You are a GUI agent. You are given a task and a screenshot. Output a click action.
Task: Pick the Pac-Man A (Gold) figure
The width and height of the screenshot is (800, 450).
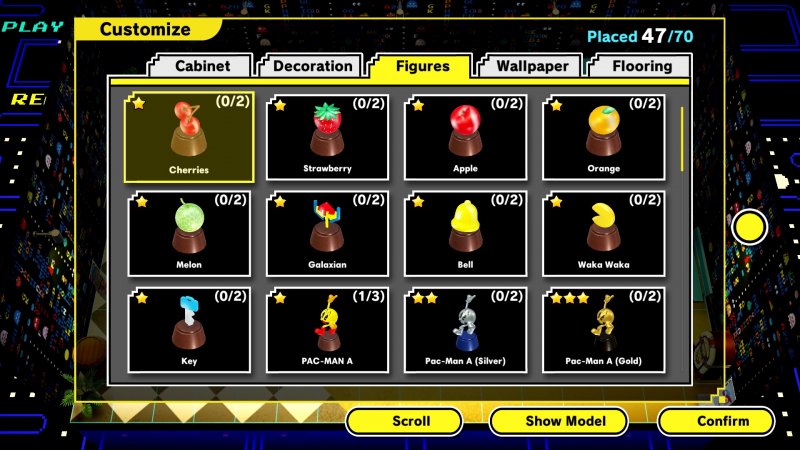pyautogui.click(x=604, y=330)
